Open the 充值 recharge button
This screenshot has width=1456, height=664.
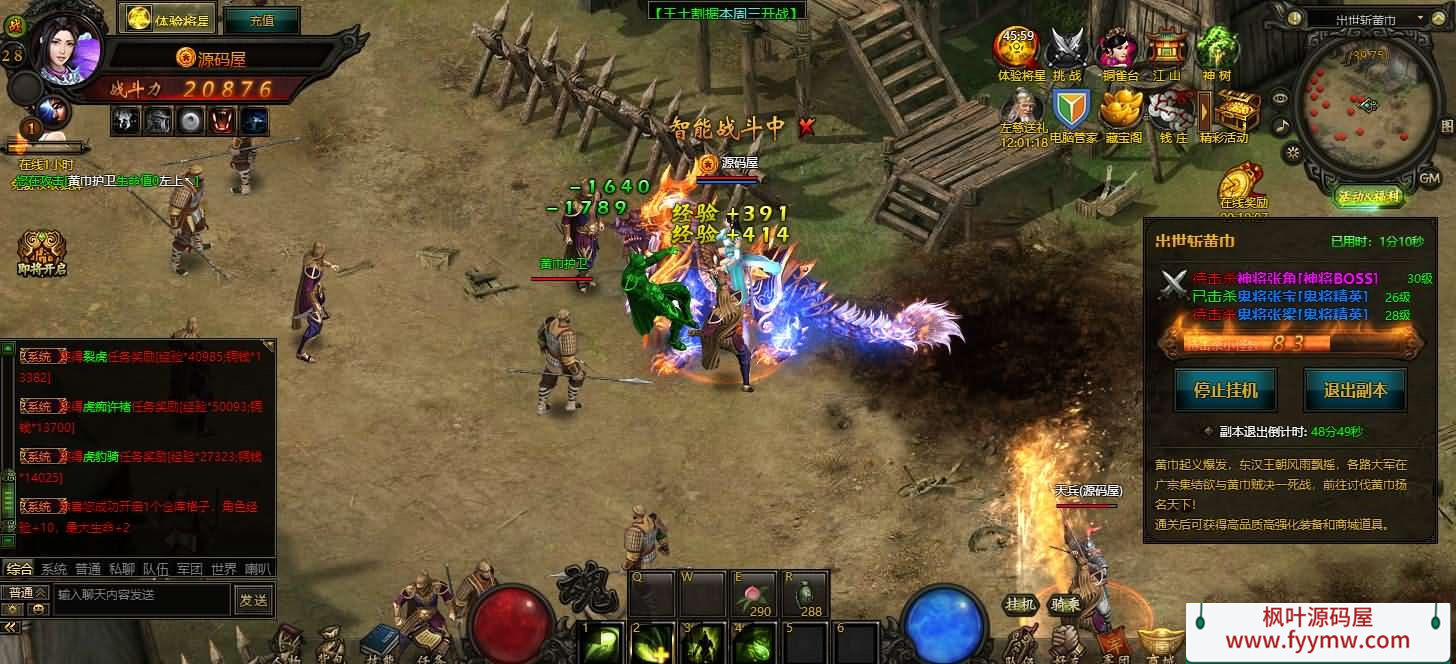pyautogui.click(x=261, y=19)
